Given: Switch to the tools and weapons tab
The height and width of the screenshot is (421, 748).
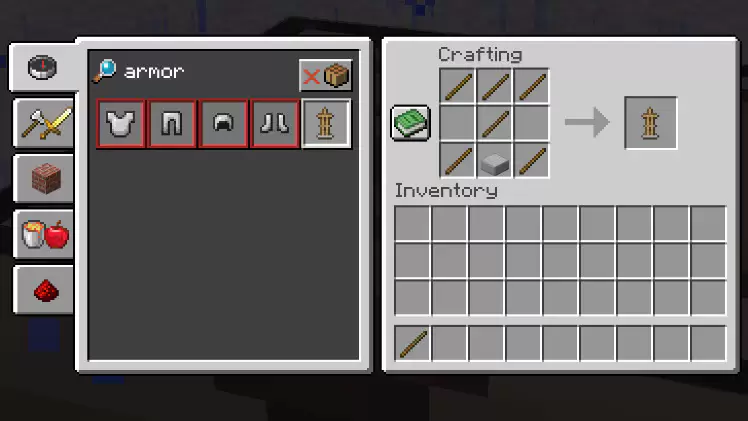Looking at the screenshot, I should point(43,124).
